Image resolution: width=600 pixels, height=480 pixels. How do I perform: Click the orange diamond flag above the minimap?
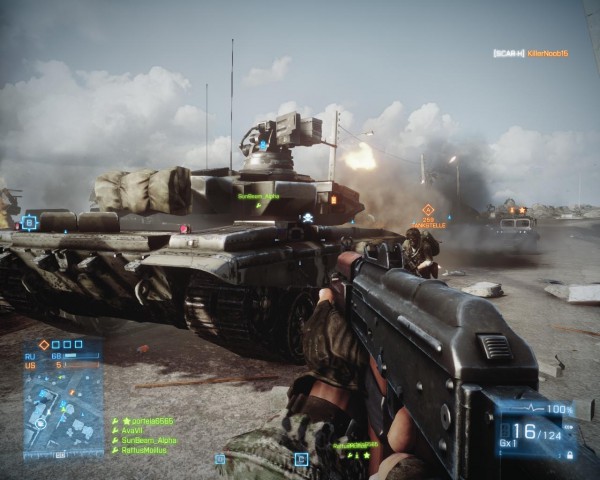tap(43, 344)
